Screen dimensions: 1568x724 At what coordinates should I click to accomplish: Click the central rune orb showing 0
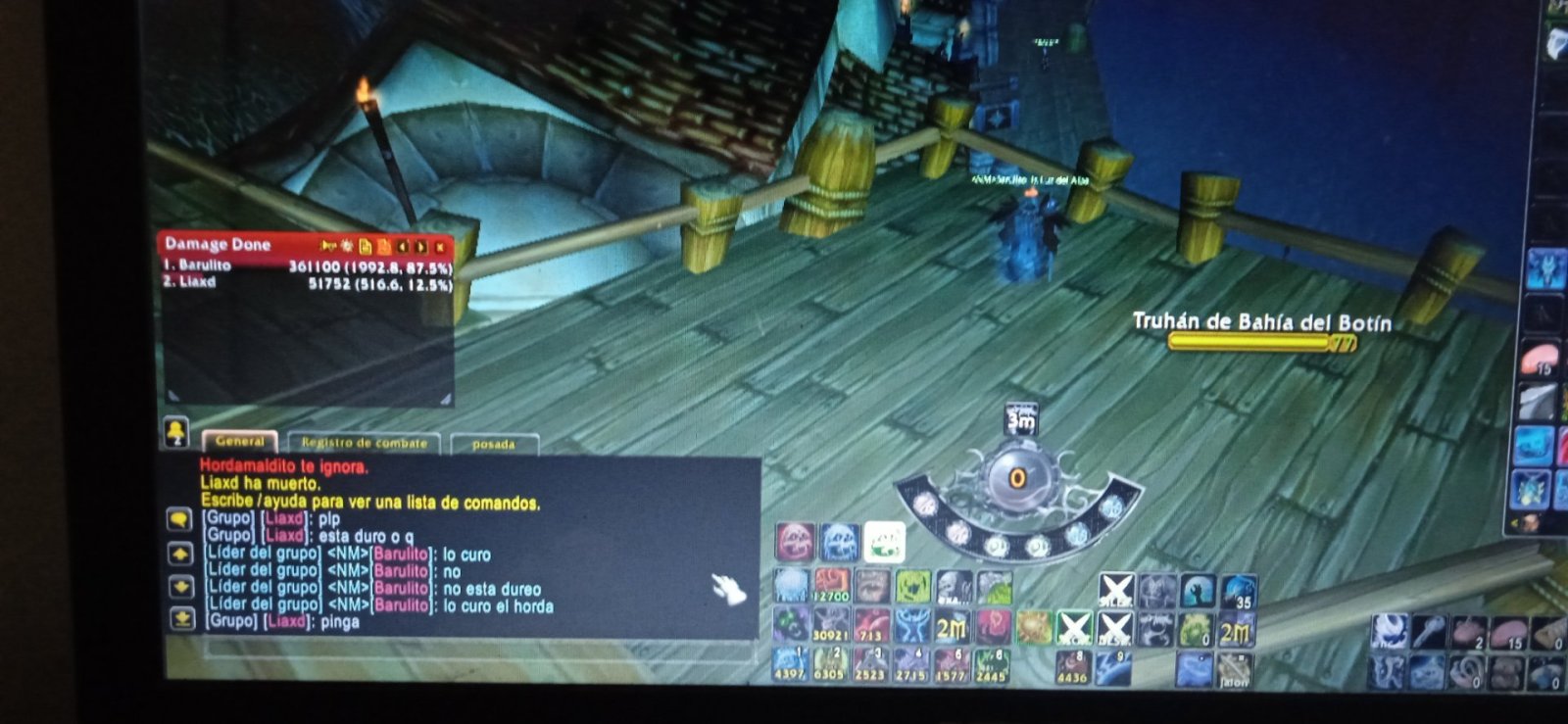point(1018,478)
